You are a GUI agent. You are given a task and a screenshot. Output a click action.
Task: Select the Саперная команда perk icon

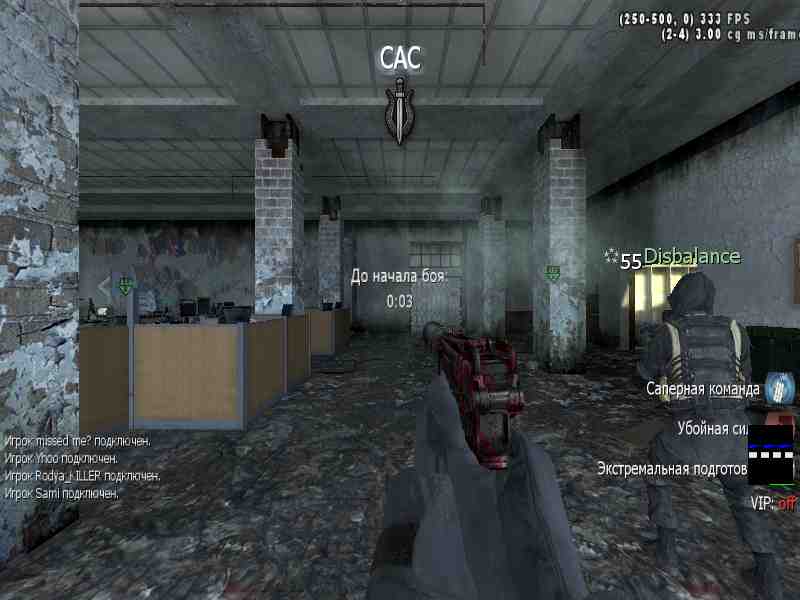[778, 388]
